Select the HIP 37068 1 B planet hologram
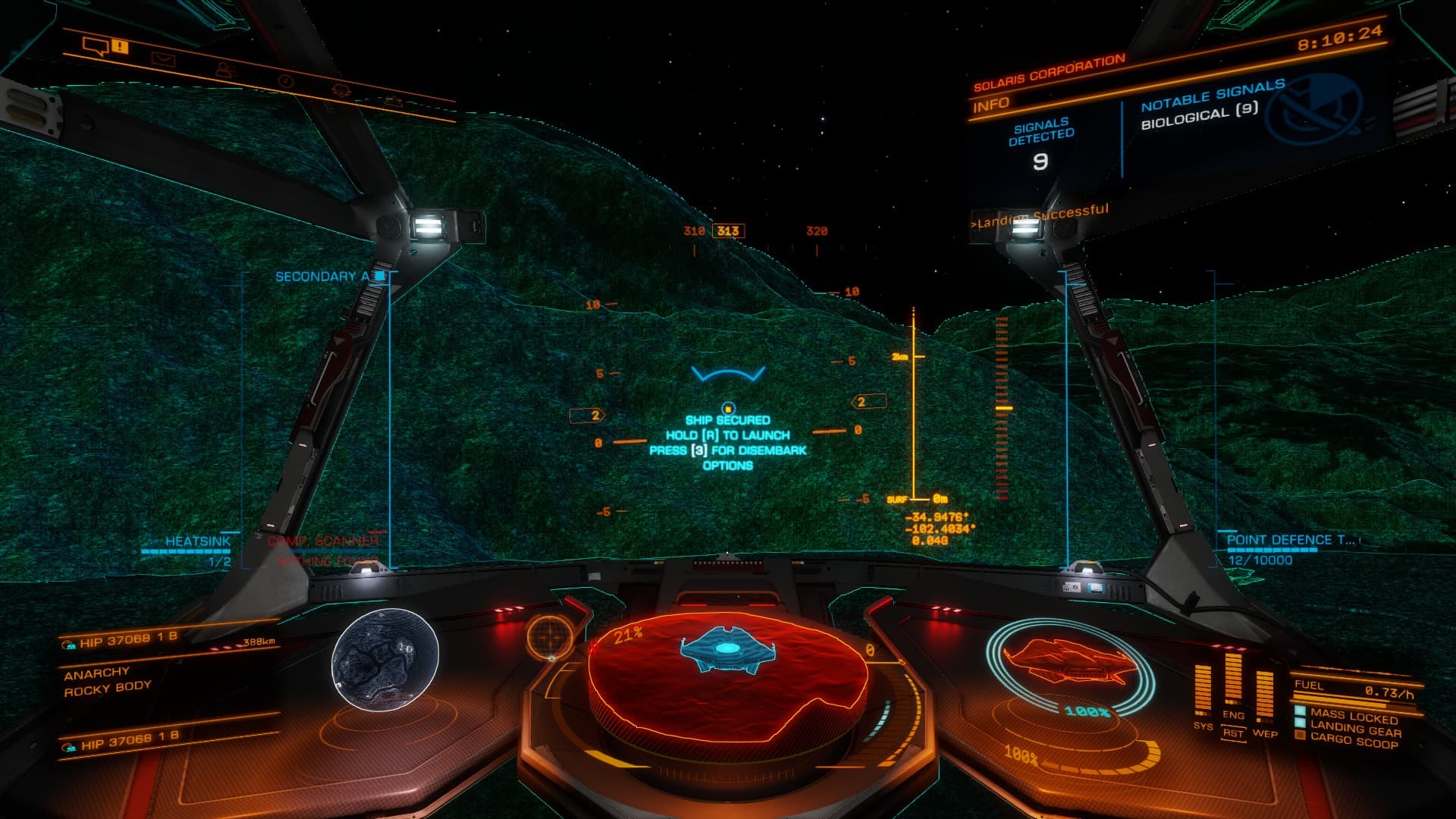 [385, 659]
